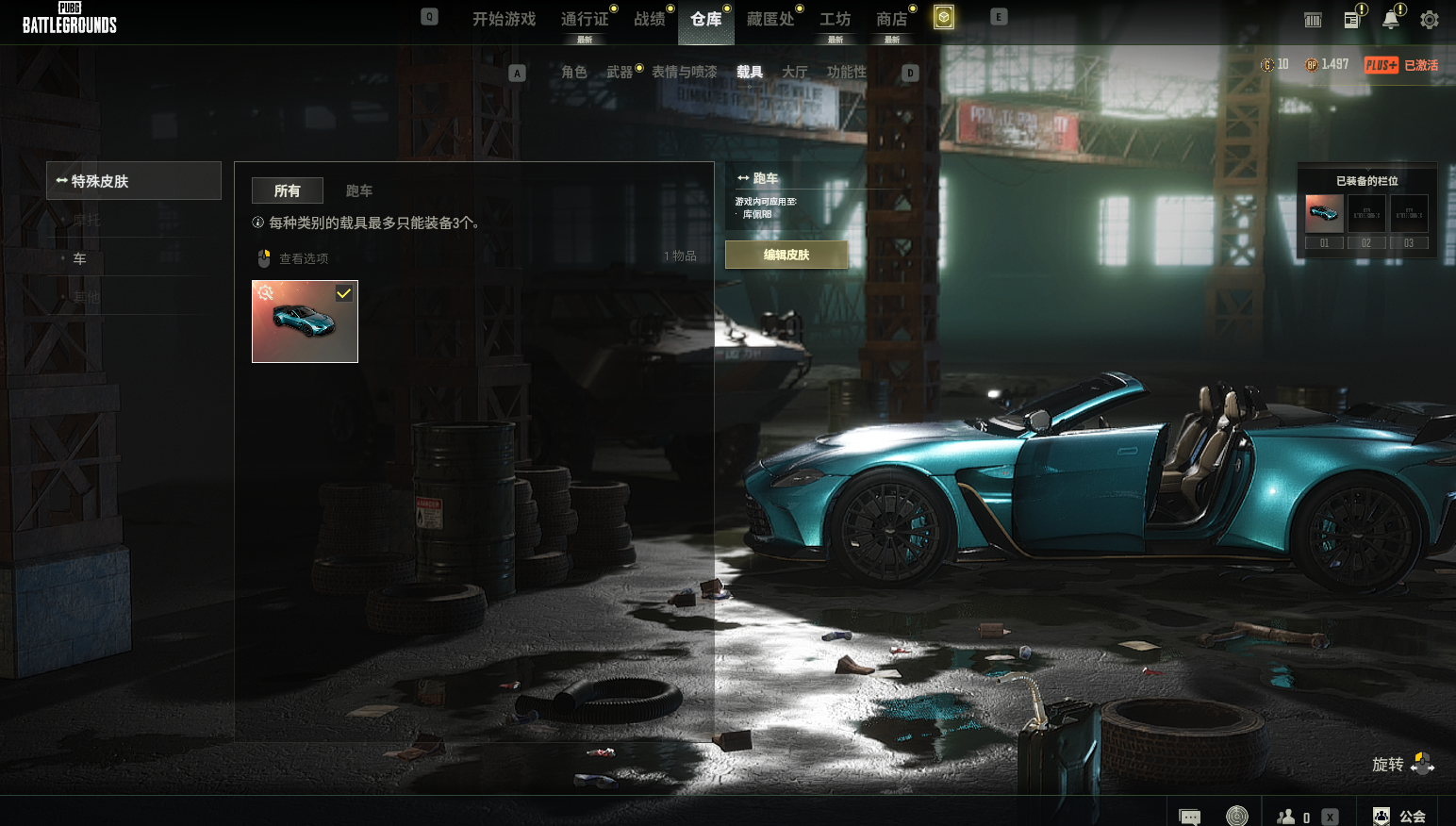Select 表情与喷漆 emotes and sprays category
The height and width of the screenshot is (826, 1456).
684,72
